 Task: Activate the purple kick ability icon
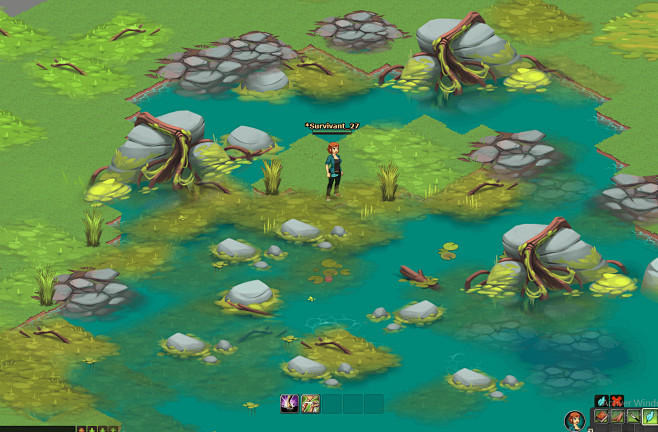coord(288,402)
